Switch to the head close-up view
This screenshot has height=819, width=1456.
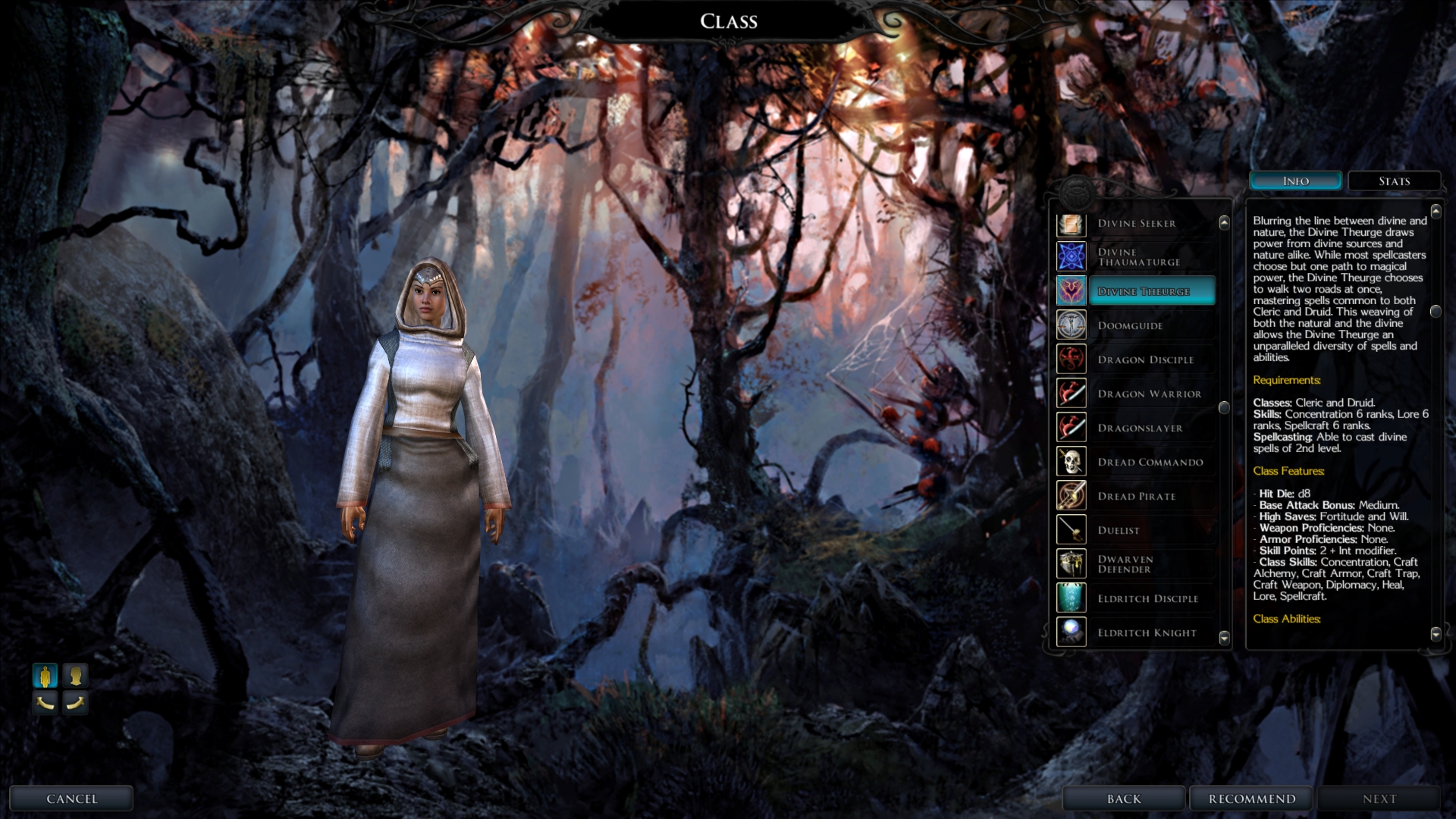point(75,675)
